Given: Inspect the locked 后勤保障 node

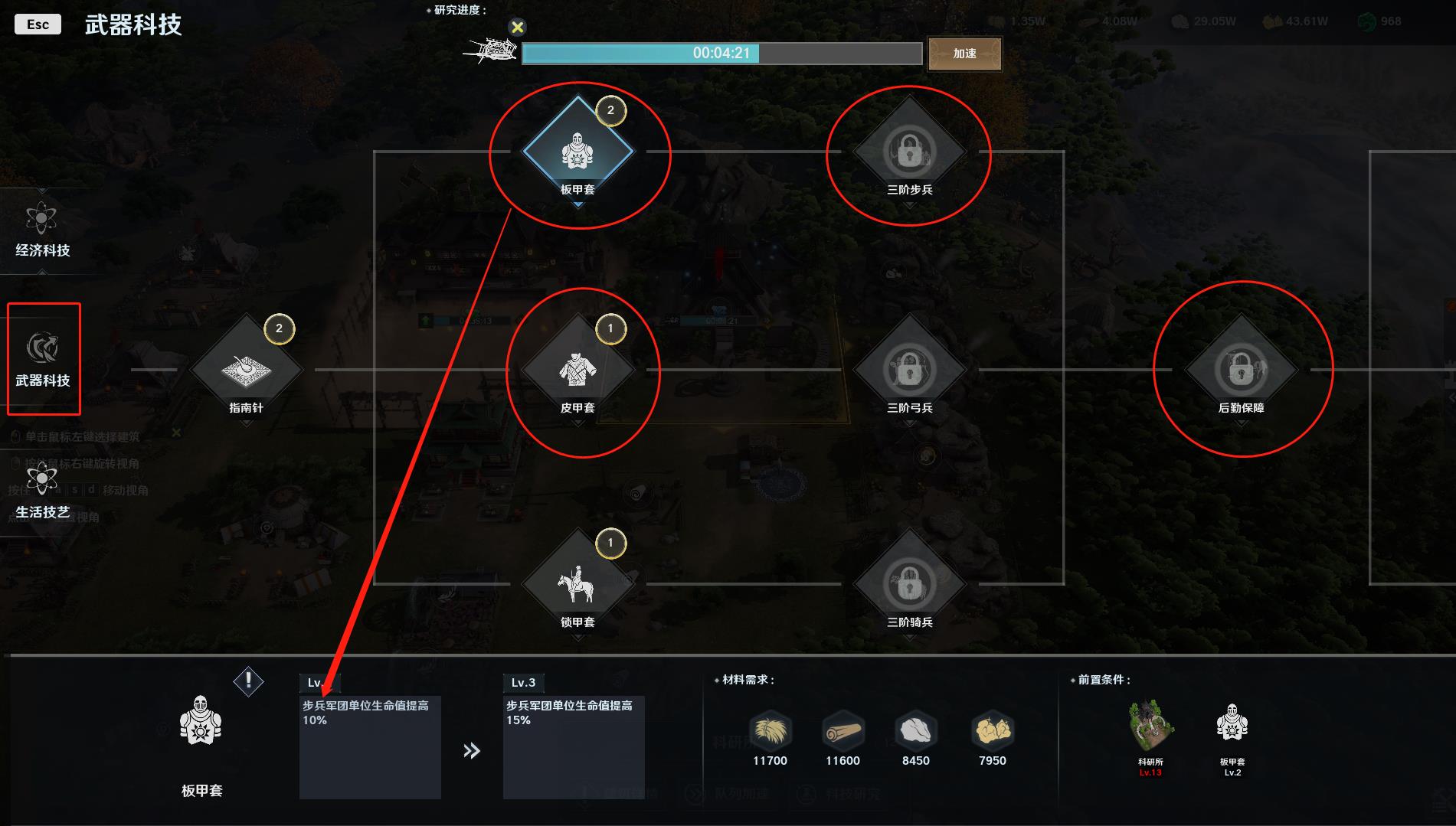Looking at the screenshot, I should click(1241, 370).
